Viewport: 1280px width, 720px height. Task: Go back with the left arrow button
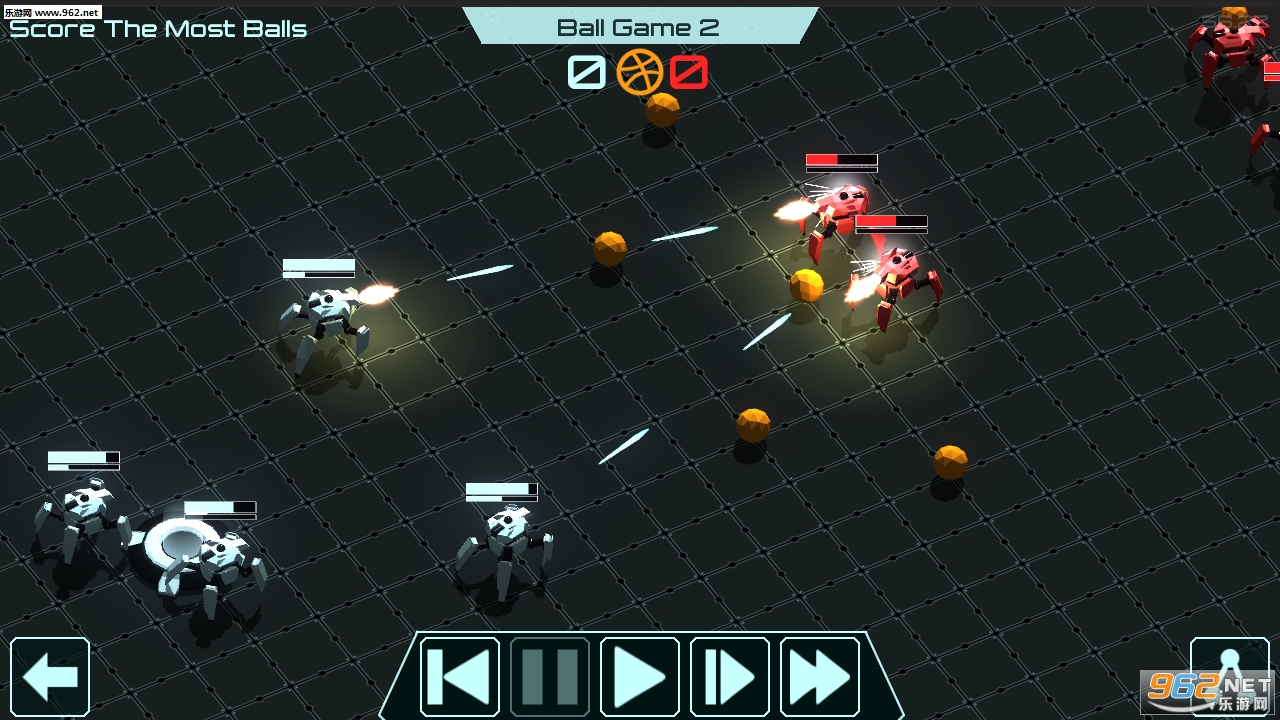pos(50,677)
